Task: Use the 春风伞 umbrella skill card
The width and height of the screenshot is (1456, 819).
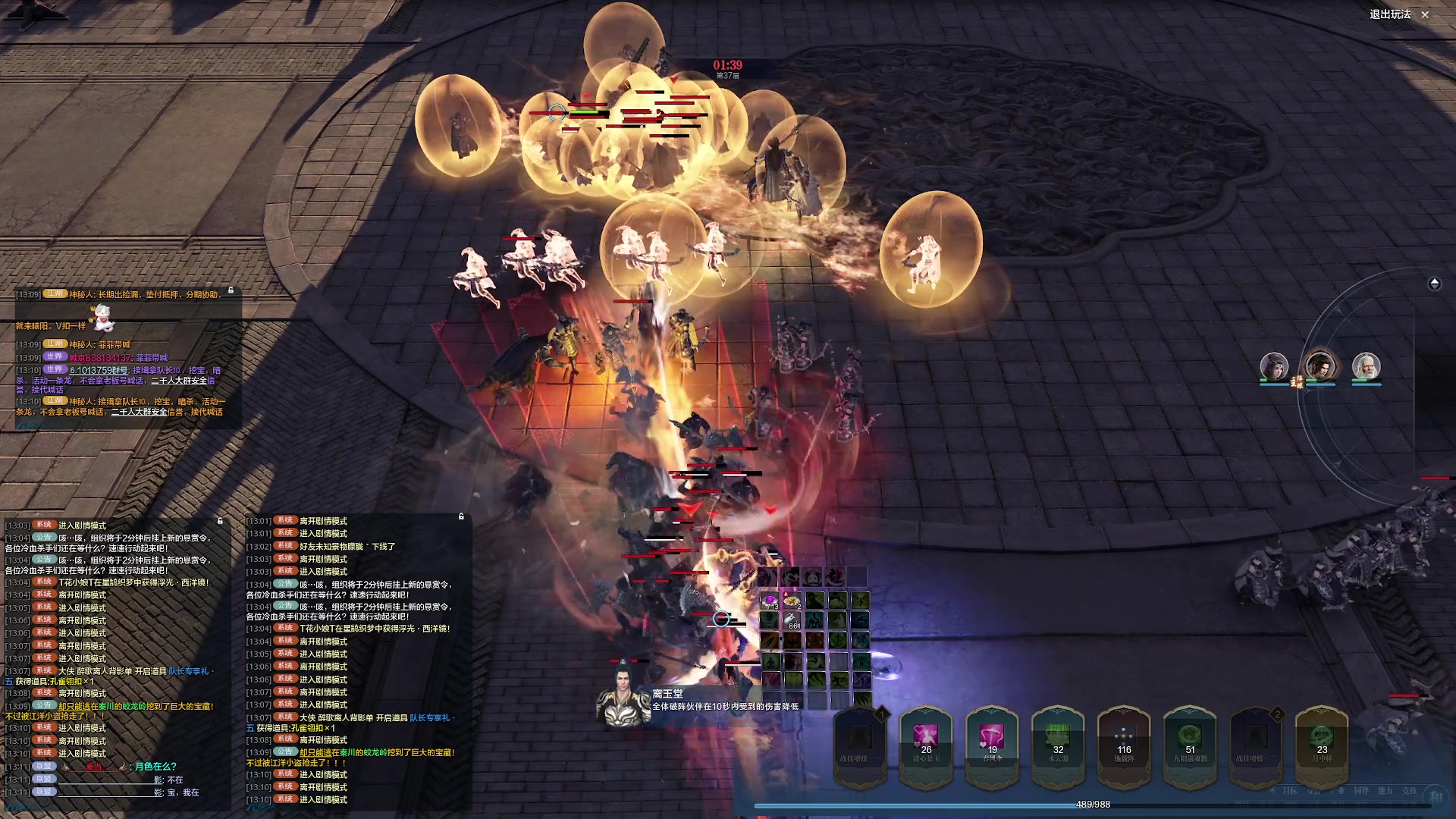Action: [992, 742]
